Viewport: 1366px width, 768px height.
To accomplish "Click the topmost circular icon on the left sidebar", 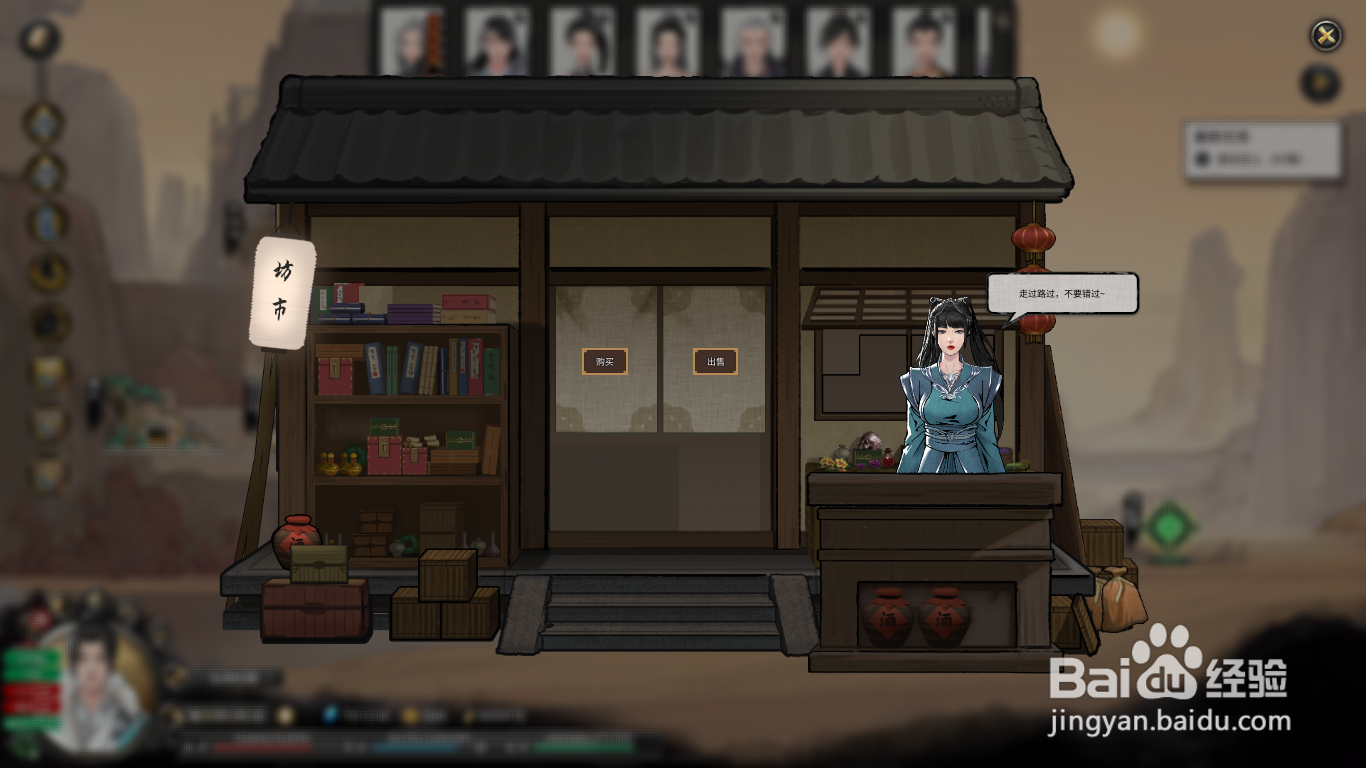I will (x=40, y=40).
